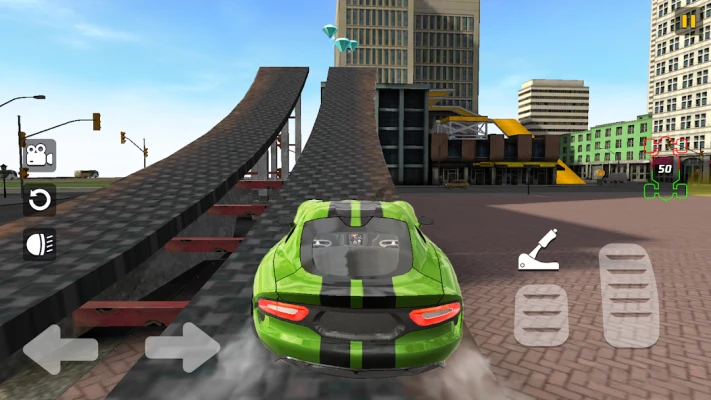Toggle the headlights
This screenshot has height=400, width=711.
(x=39, y=244)
